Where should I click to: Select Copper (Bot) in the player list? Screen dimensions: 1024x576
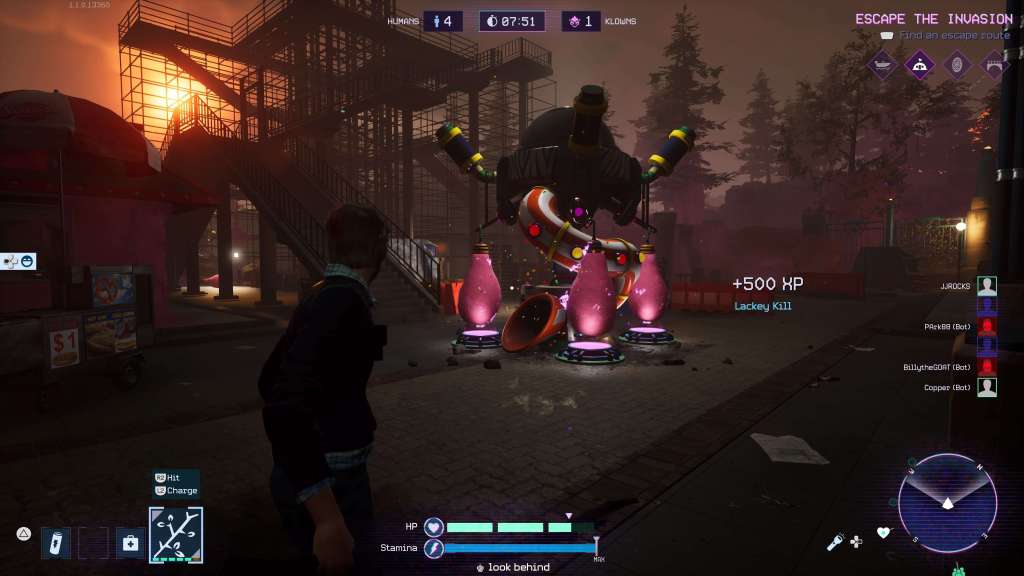(x=986, y=387)
